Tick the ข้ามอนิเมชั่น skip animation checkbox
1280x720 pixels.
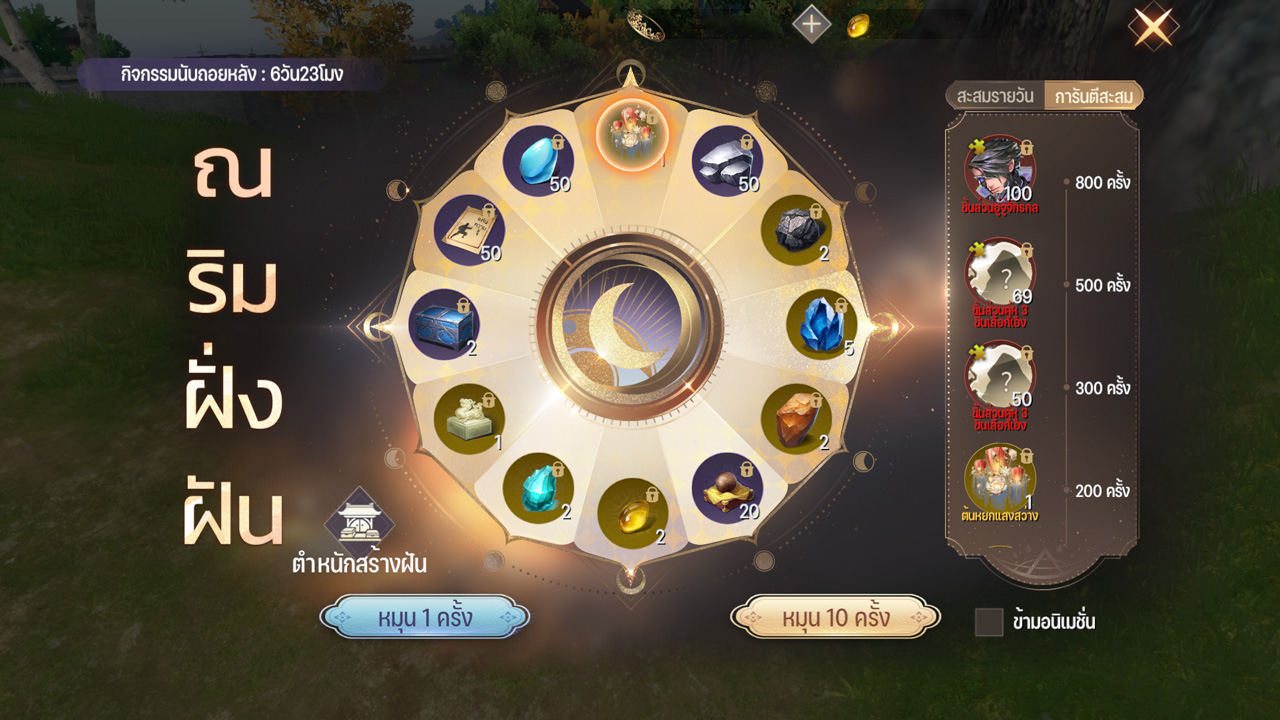(x=989, y=622)
